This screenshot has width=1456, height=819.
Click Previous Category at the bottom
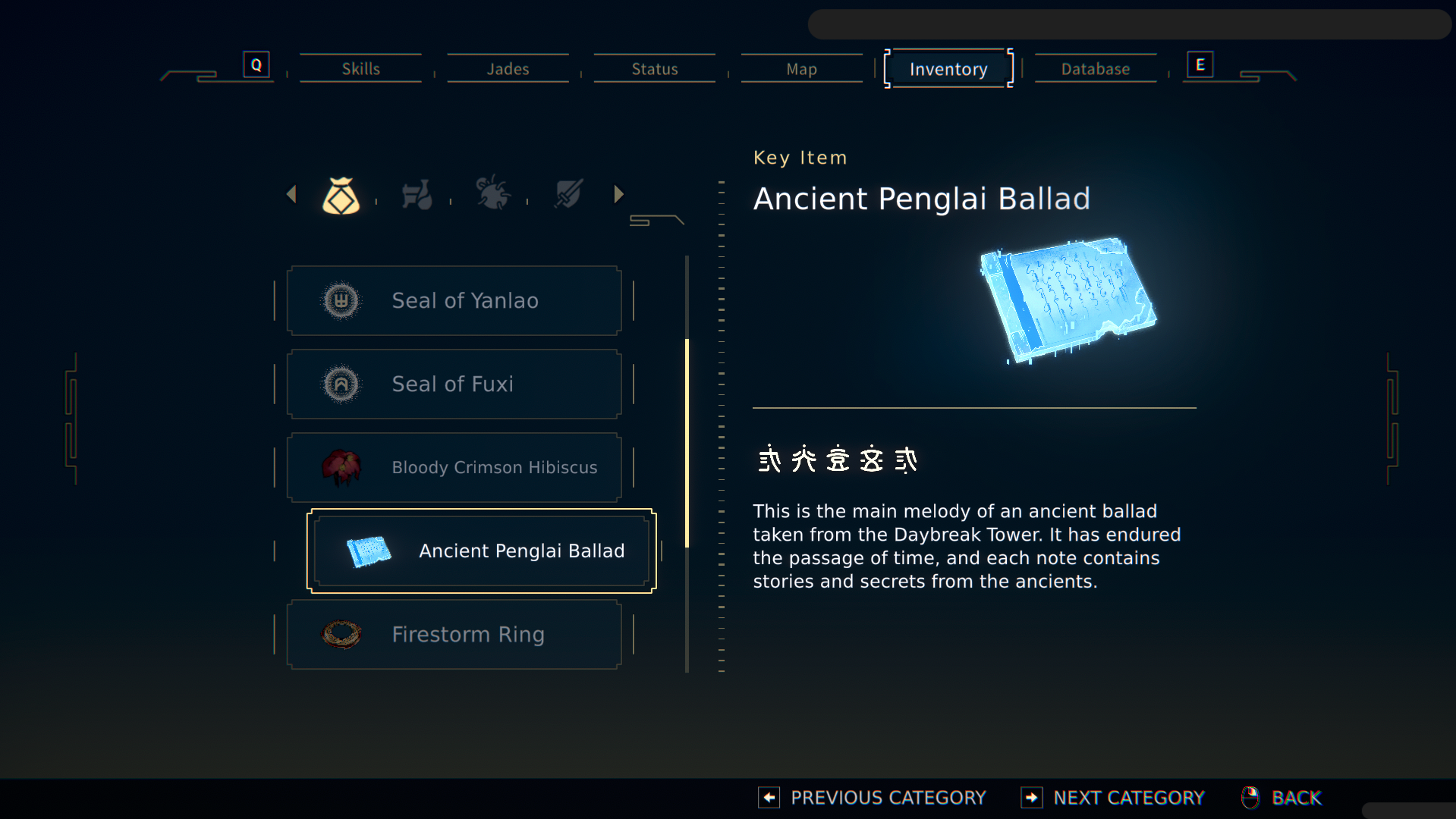tap(873, 798)
